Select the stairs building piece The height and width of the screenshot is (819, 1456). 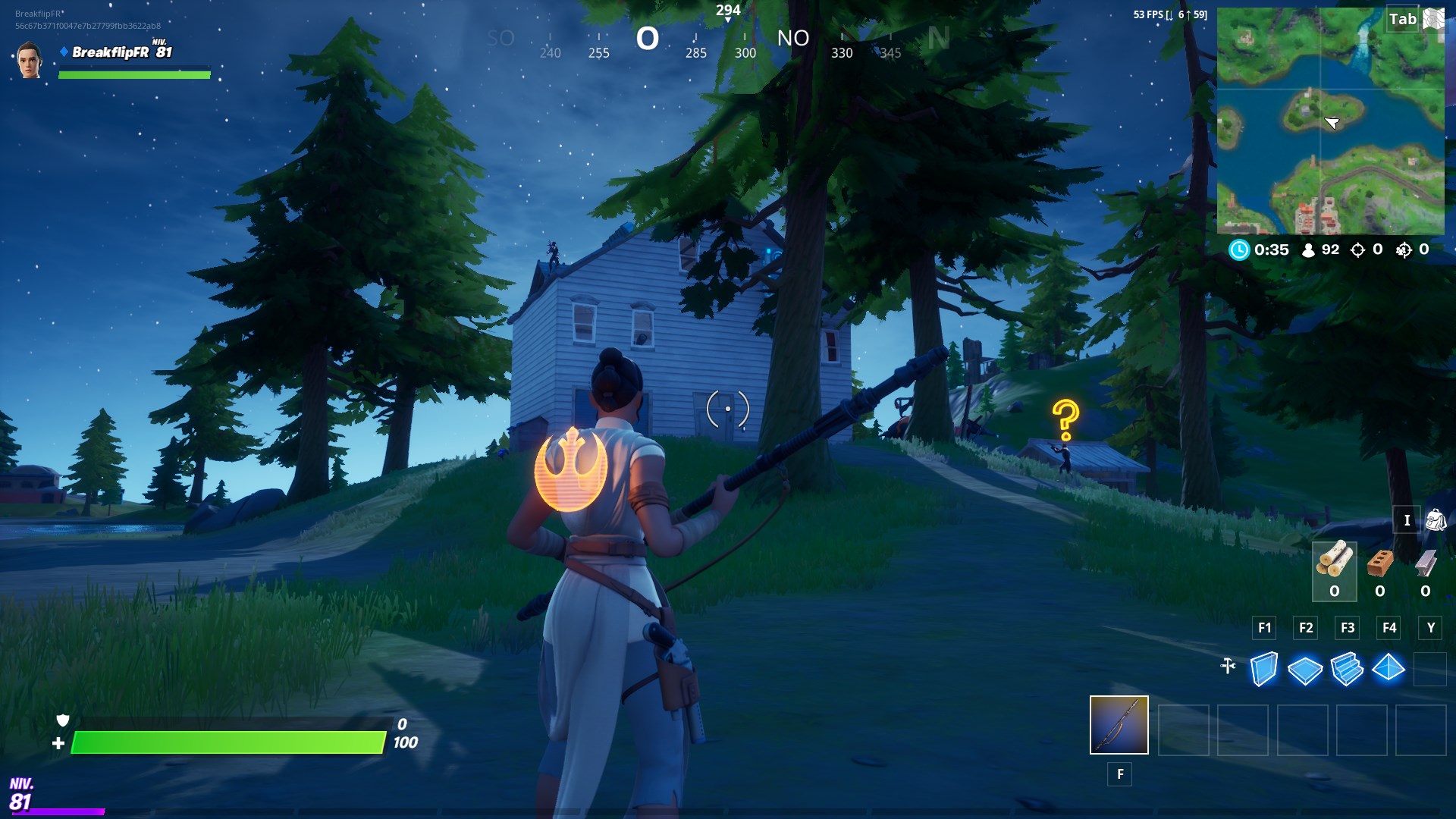tap(1347, 669)
